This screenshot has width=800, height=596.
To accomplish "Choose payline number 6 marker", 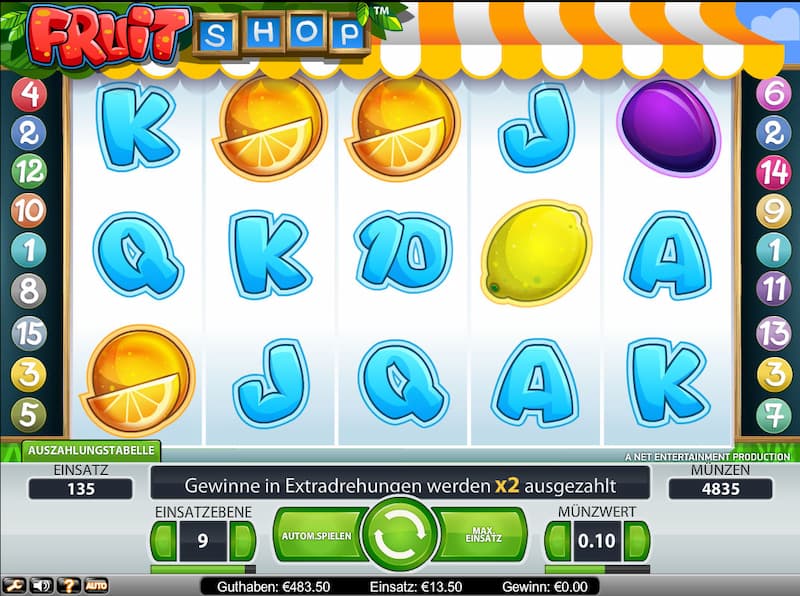I will click(773, 95).
